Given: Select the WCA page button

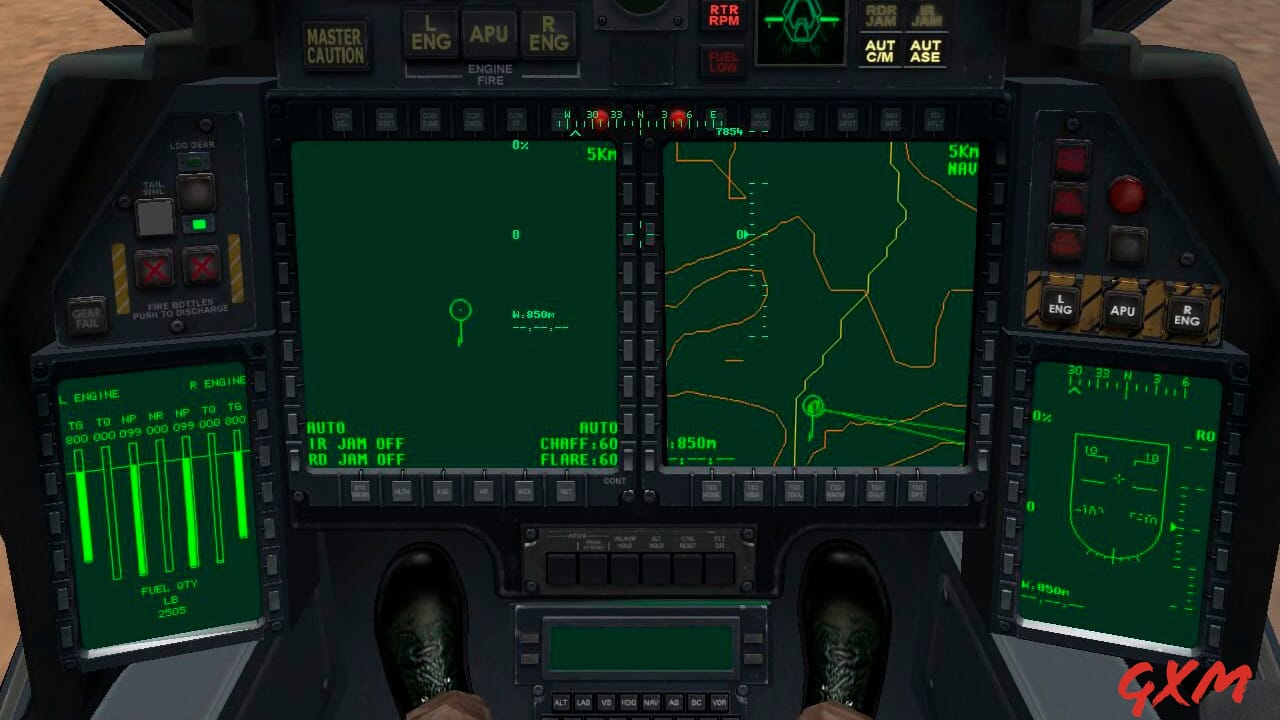Looking at the screenshot, I should pos(524,491).
